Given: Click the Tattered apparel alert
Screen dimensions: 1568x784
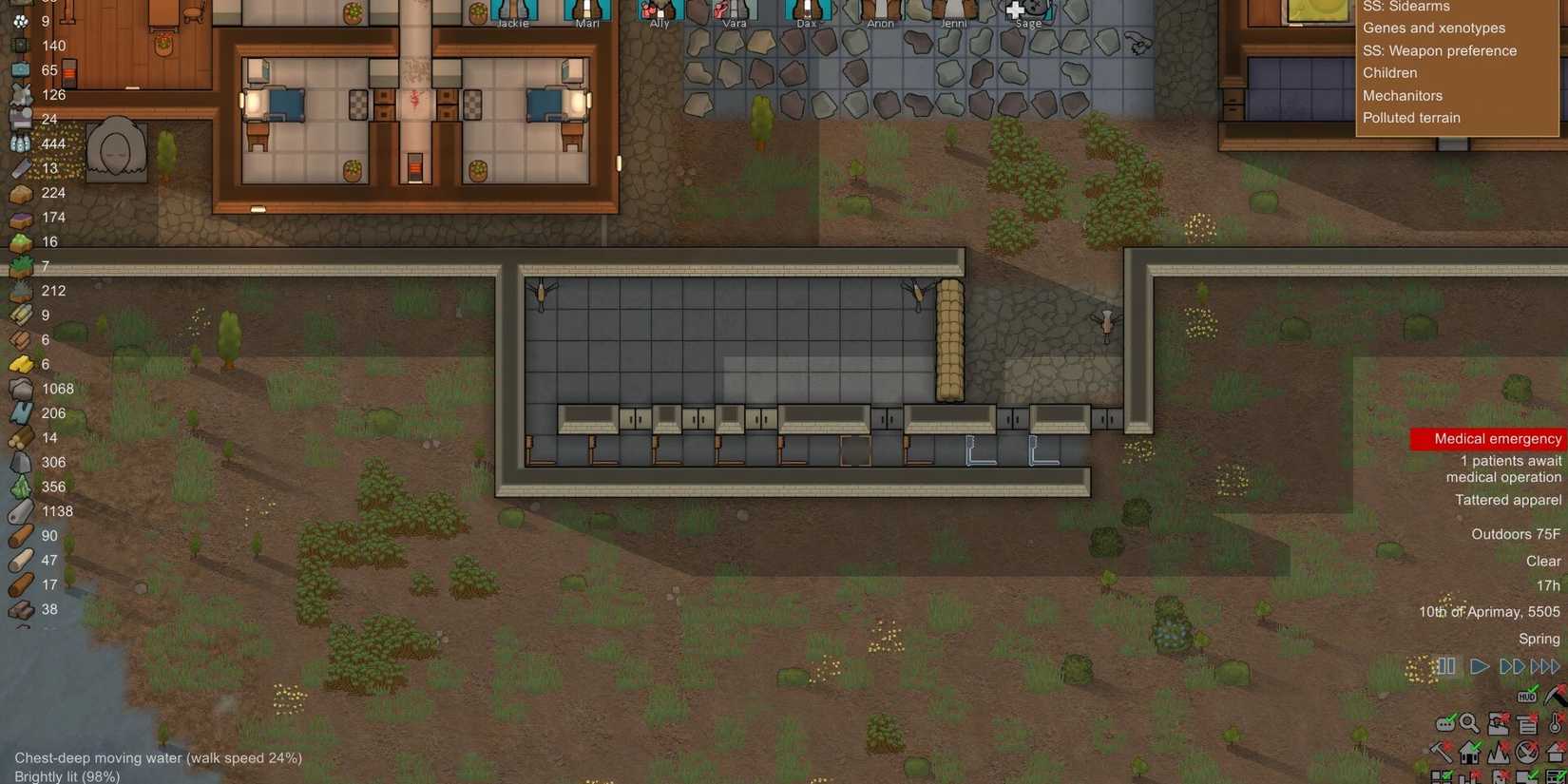Looking at the screenshot, I should (x=1508, y=499).
